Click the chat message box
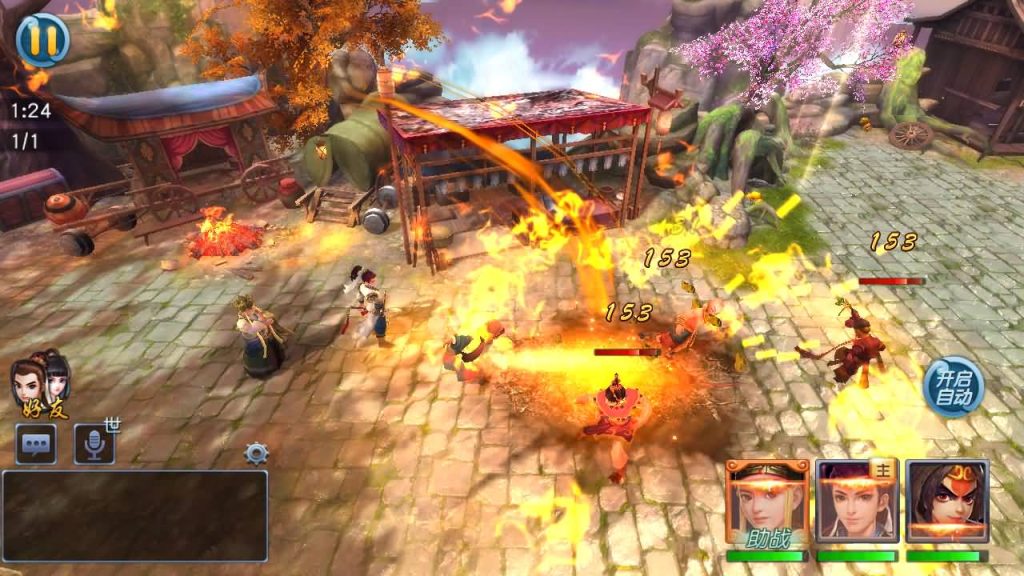The width and height of the screenshot is (1024, 576). [135, 516]
